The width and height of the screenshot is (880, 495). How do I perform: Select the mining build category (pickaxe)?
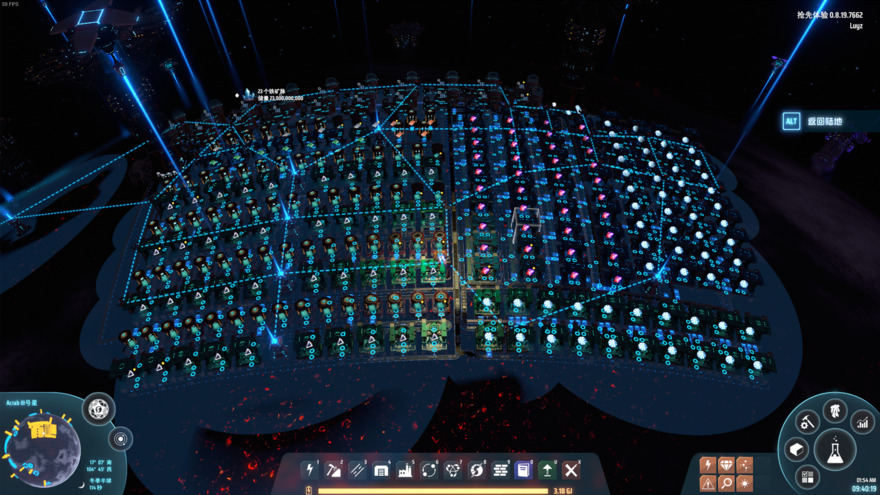[x=334, y=470]
